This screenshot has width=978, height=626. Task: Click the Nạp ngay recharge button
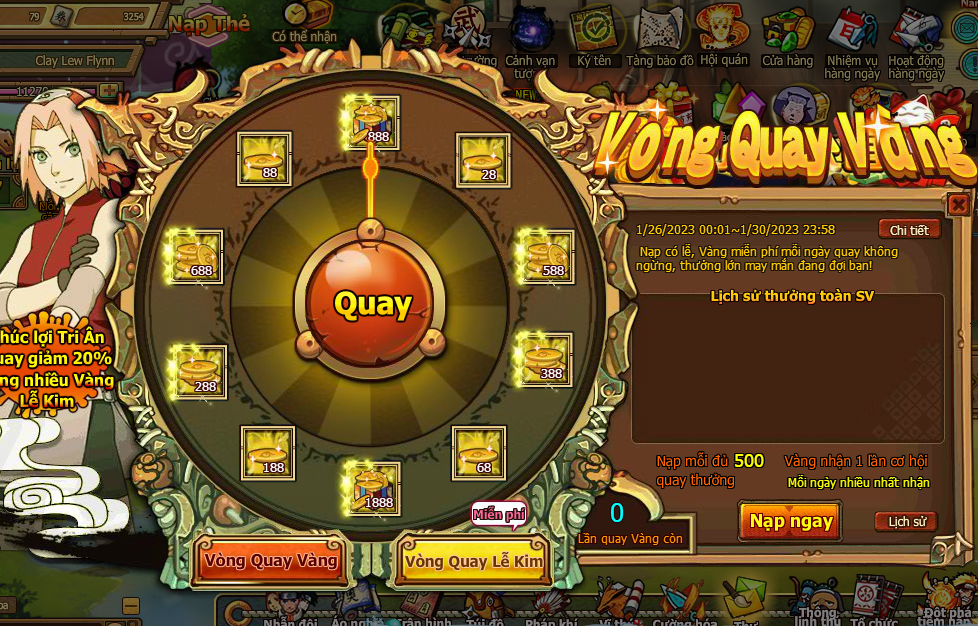[x=790, y=521]
